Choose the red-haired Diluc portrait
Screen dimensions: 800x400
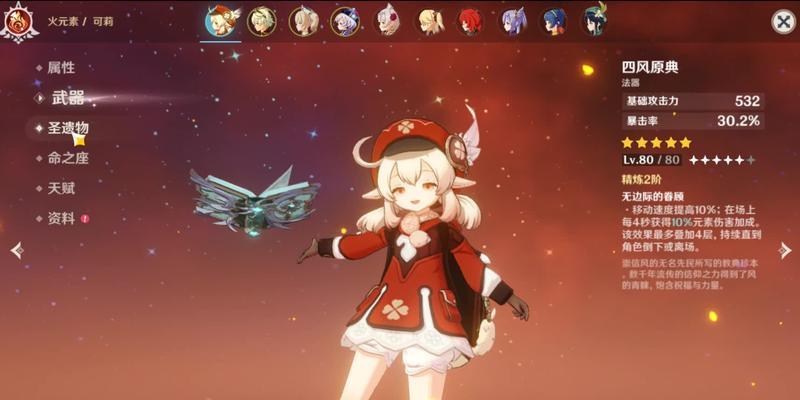pos(470,21)
